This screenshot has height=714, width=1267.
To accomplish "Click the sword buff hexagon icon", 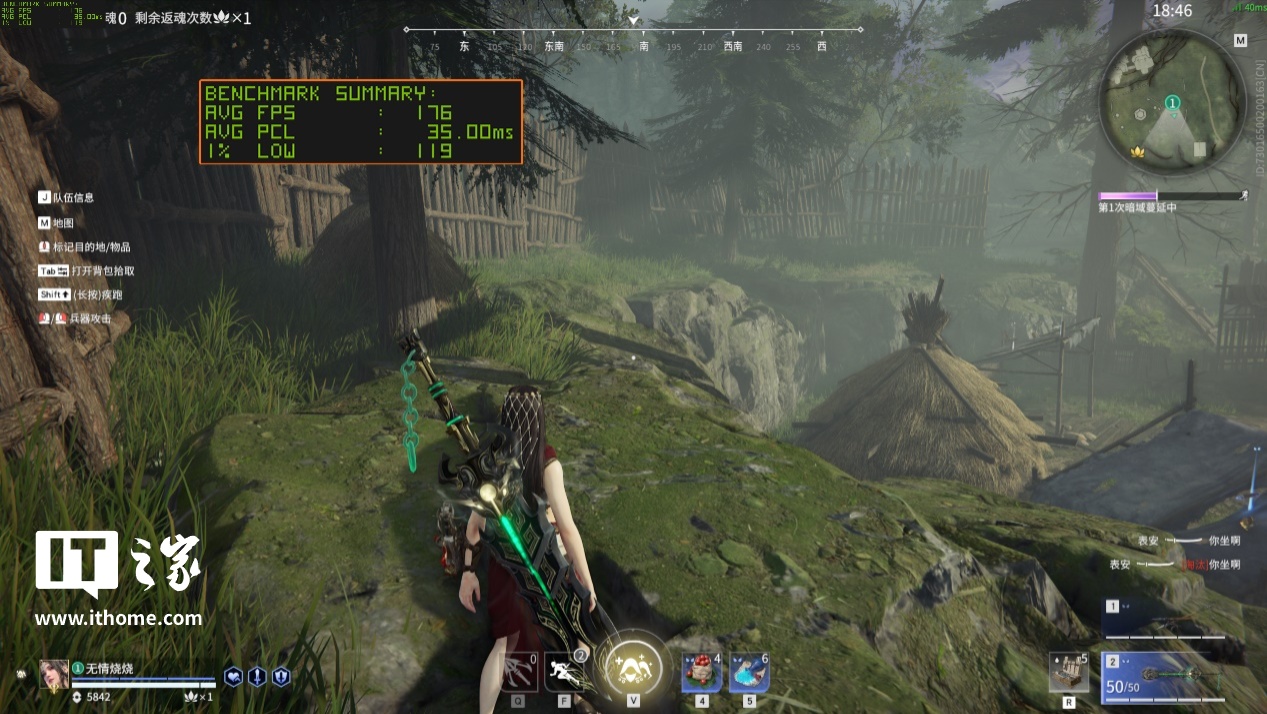I will (257, 676).
